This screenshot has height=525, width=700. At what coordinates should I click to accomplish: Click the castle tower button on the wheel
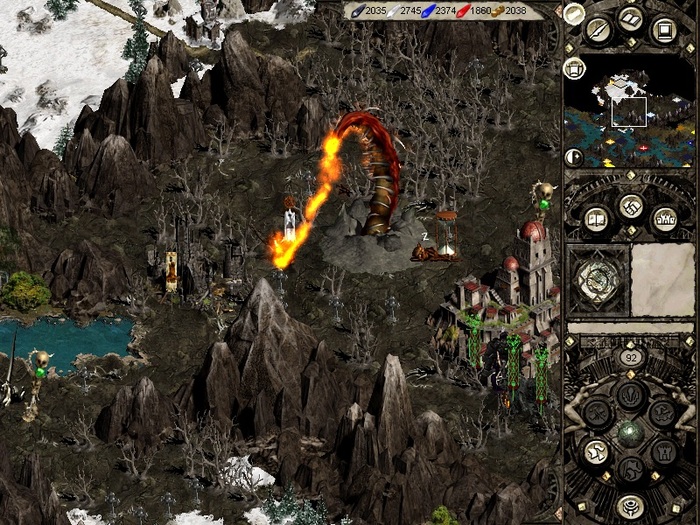coord(662,452)
